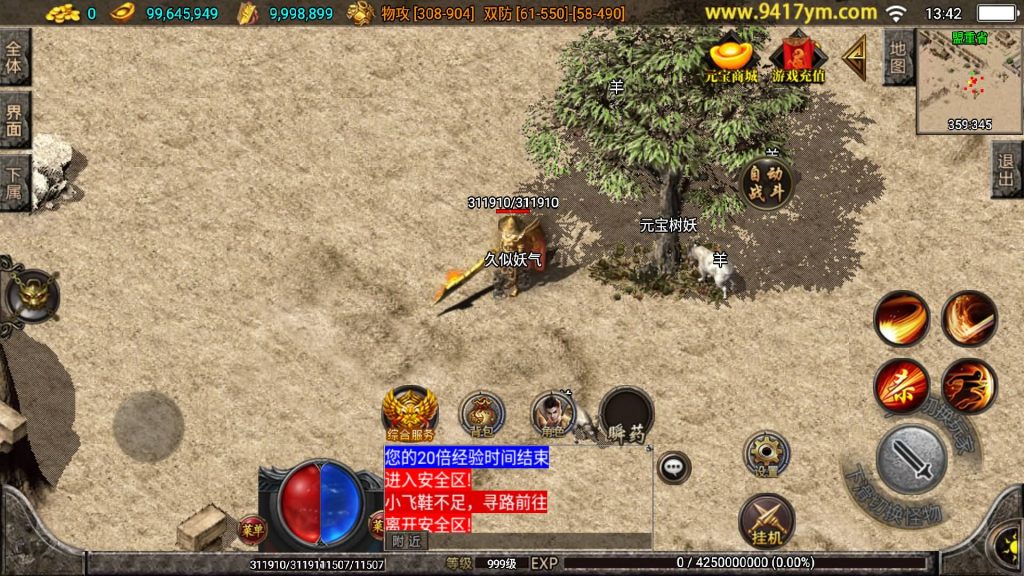Select the 下属 side tab

click(15, 181)
